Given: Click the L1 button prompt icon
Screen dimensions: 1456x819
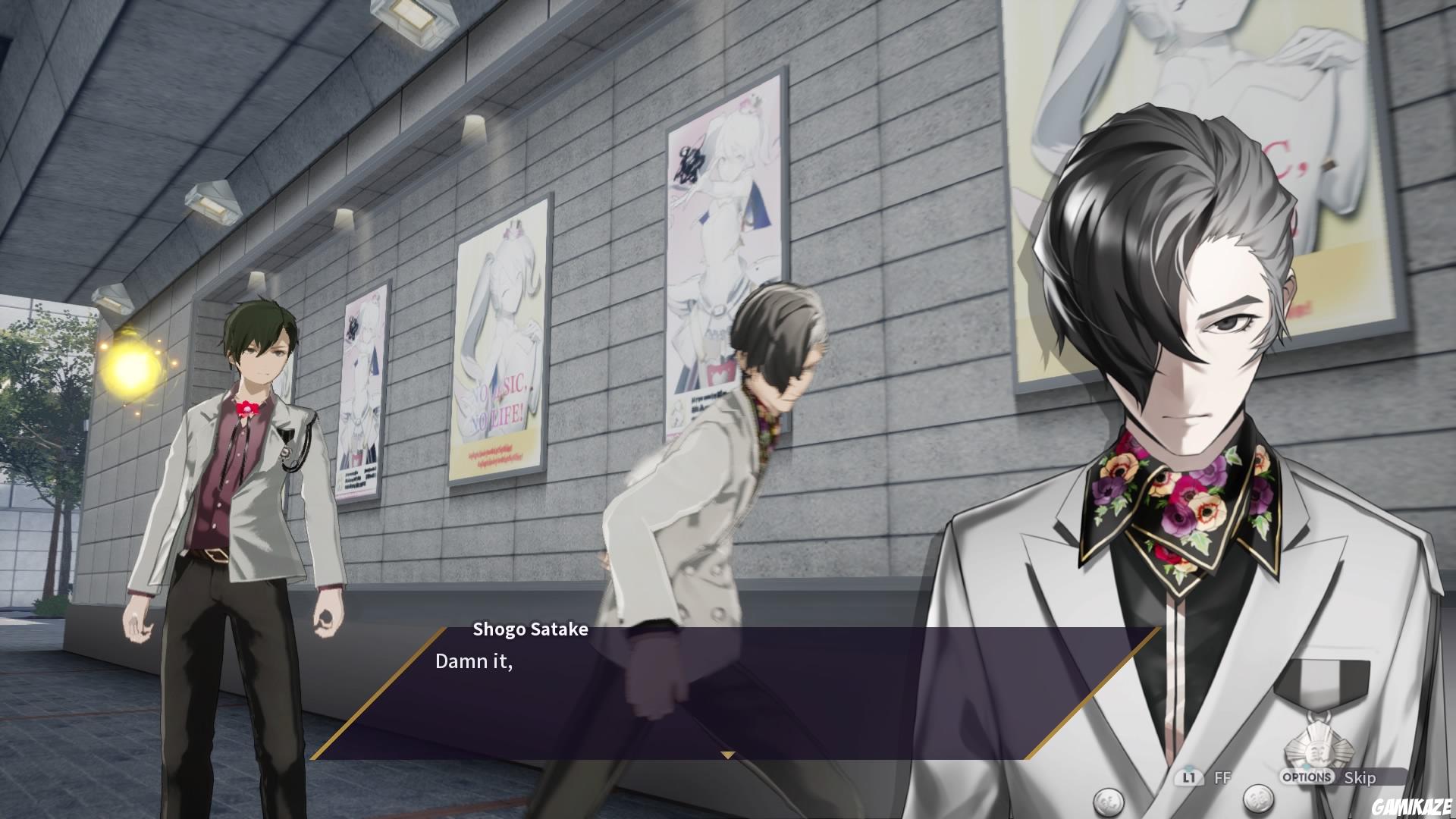Looking at the screenshot, I should click(x=1189, y=776).
